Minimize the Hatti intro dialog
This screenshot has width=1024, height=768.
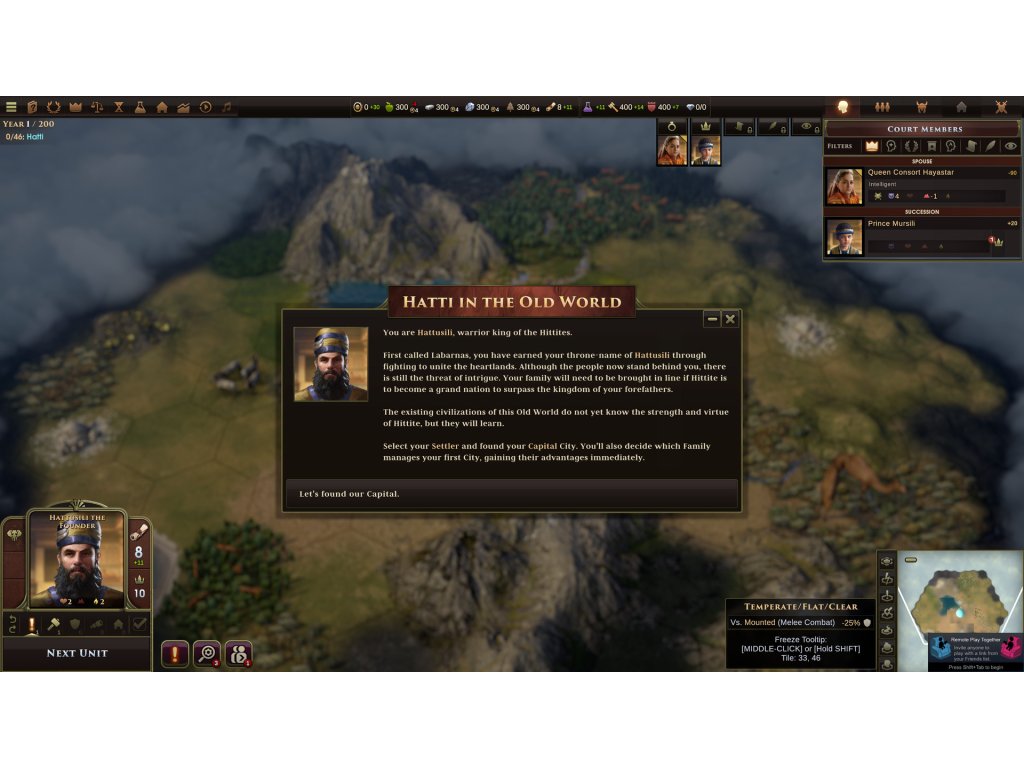point(712,319)
